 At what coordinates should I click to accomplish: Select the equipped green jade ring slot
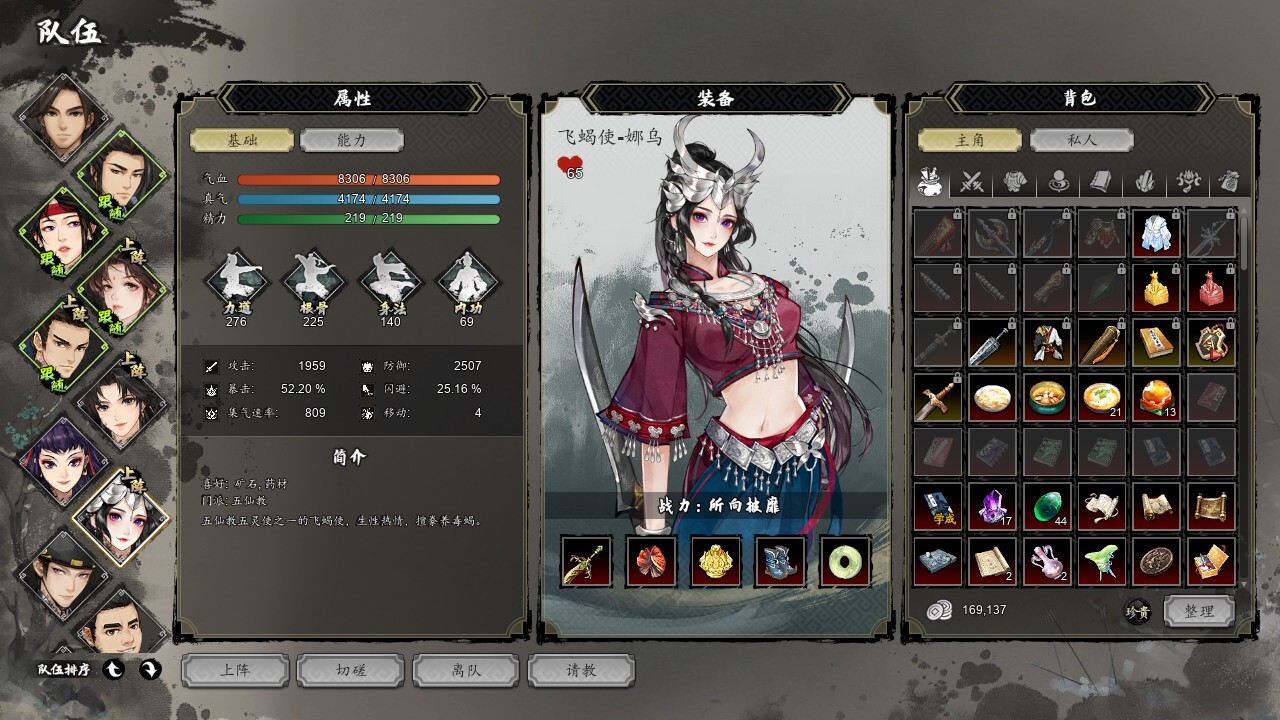click(845, 561)
